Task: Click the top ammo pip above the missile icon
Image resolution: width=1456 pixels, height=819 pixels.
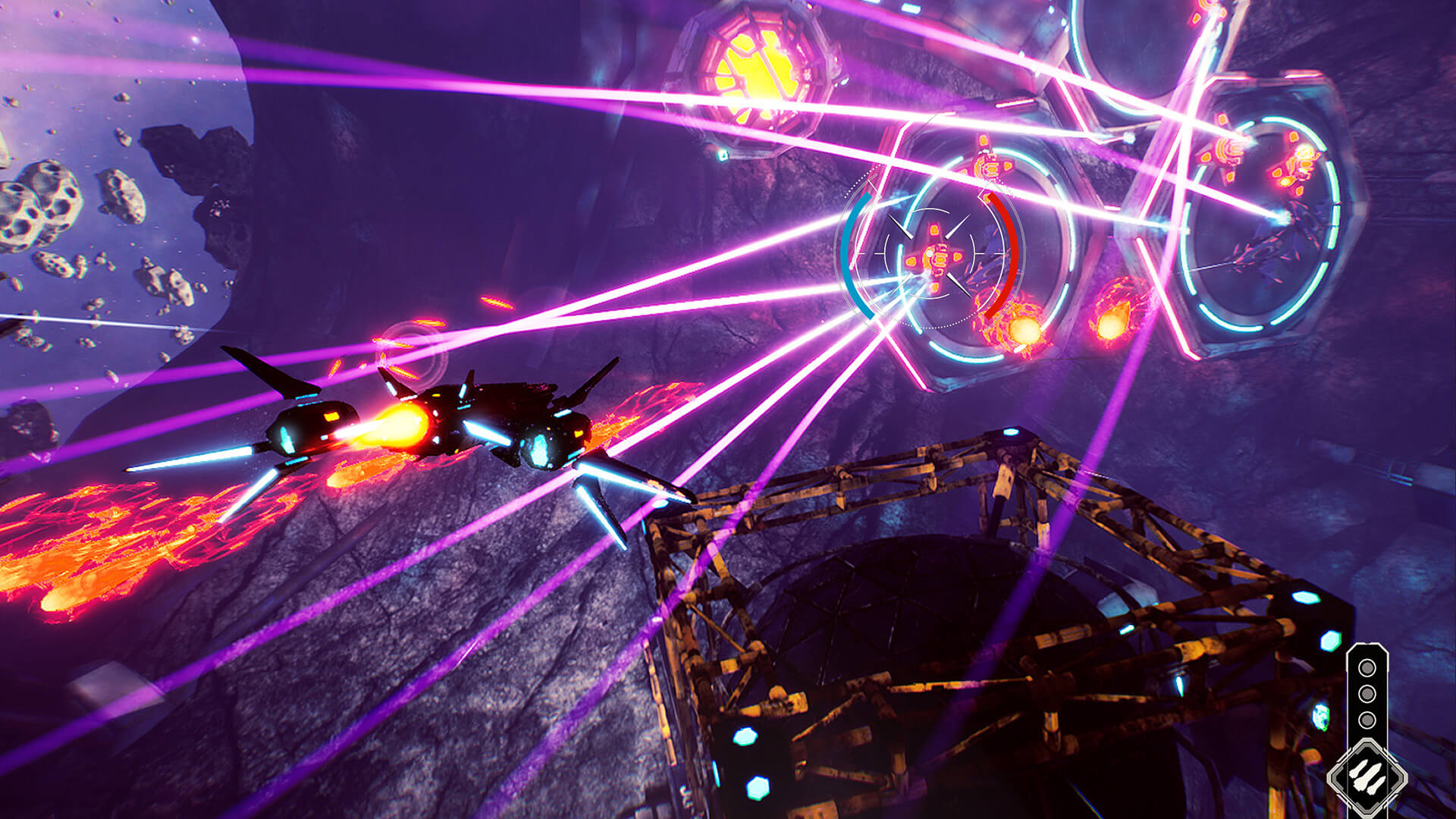Action: 1367,668
